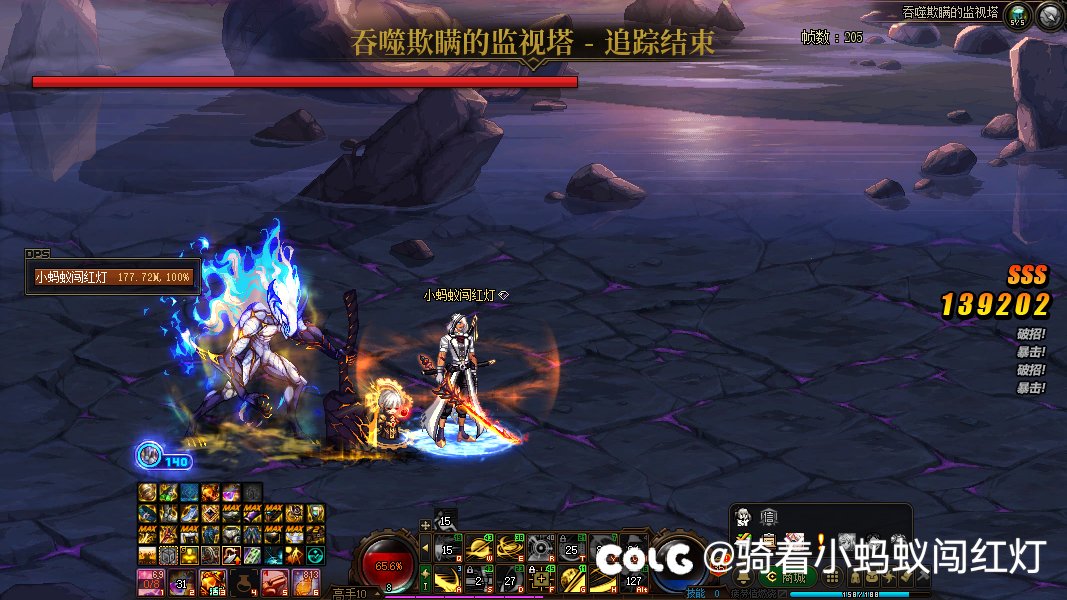1067x600 pixels.
Task: Activate the W key ringed planet skill
Action: tap(478, 548)
